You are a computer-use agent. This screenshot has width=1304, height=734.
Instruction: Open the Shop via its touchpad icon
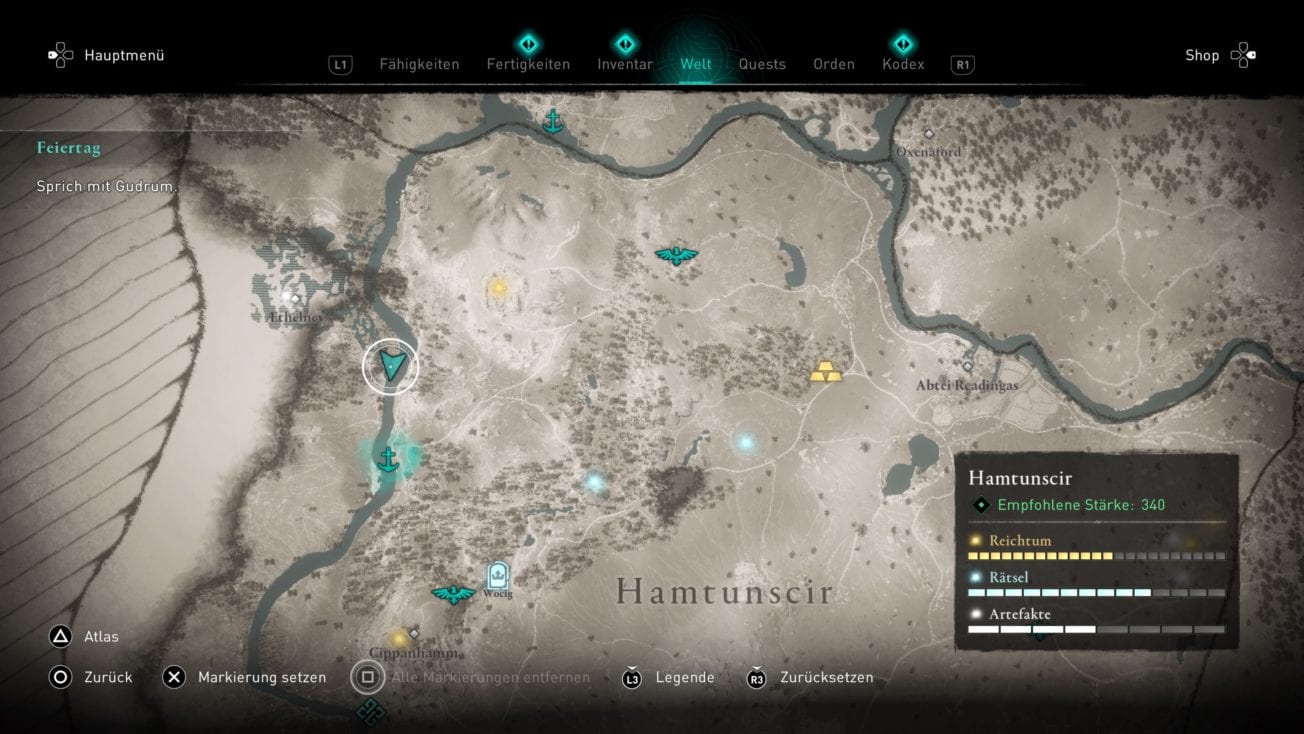click(1243, 54)
